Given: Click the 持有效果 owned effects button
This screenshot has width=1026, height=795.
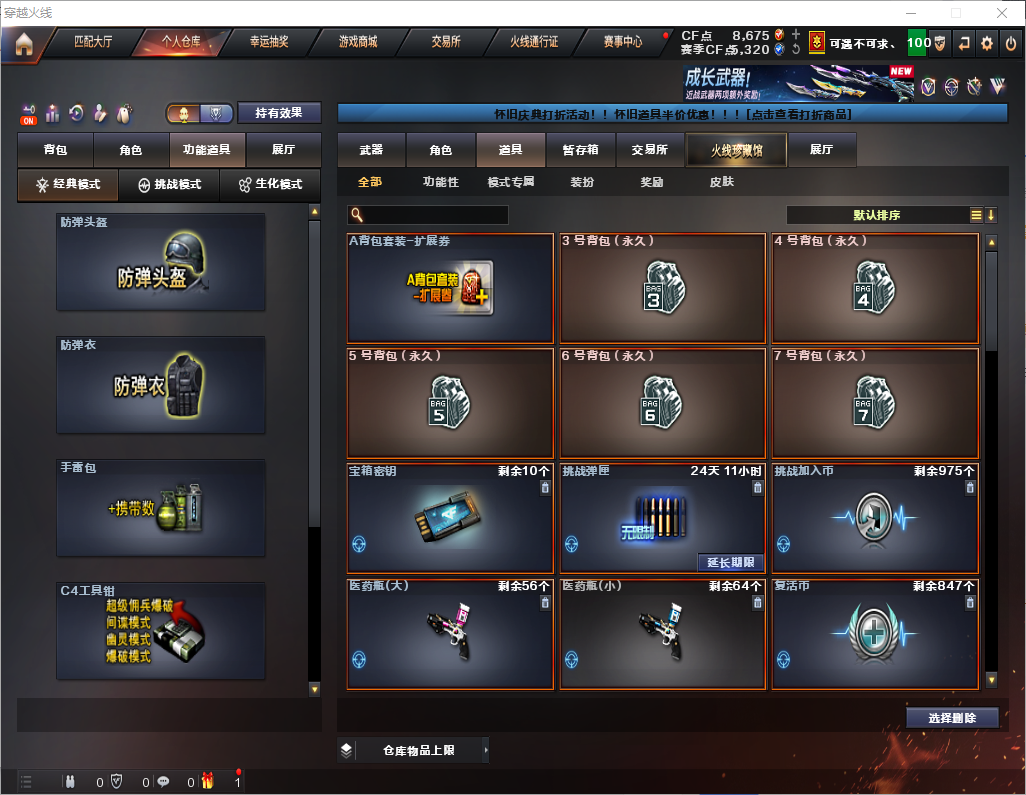Looking at the screenshot, I should (279, 113).
